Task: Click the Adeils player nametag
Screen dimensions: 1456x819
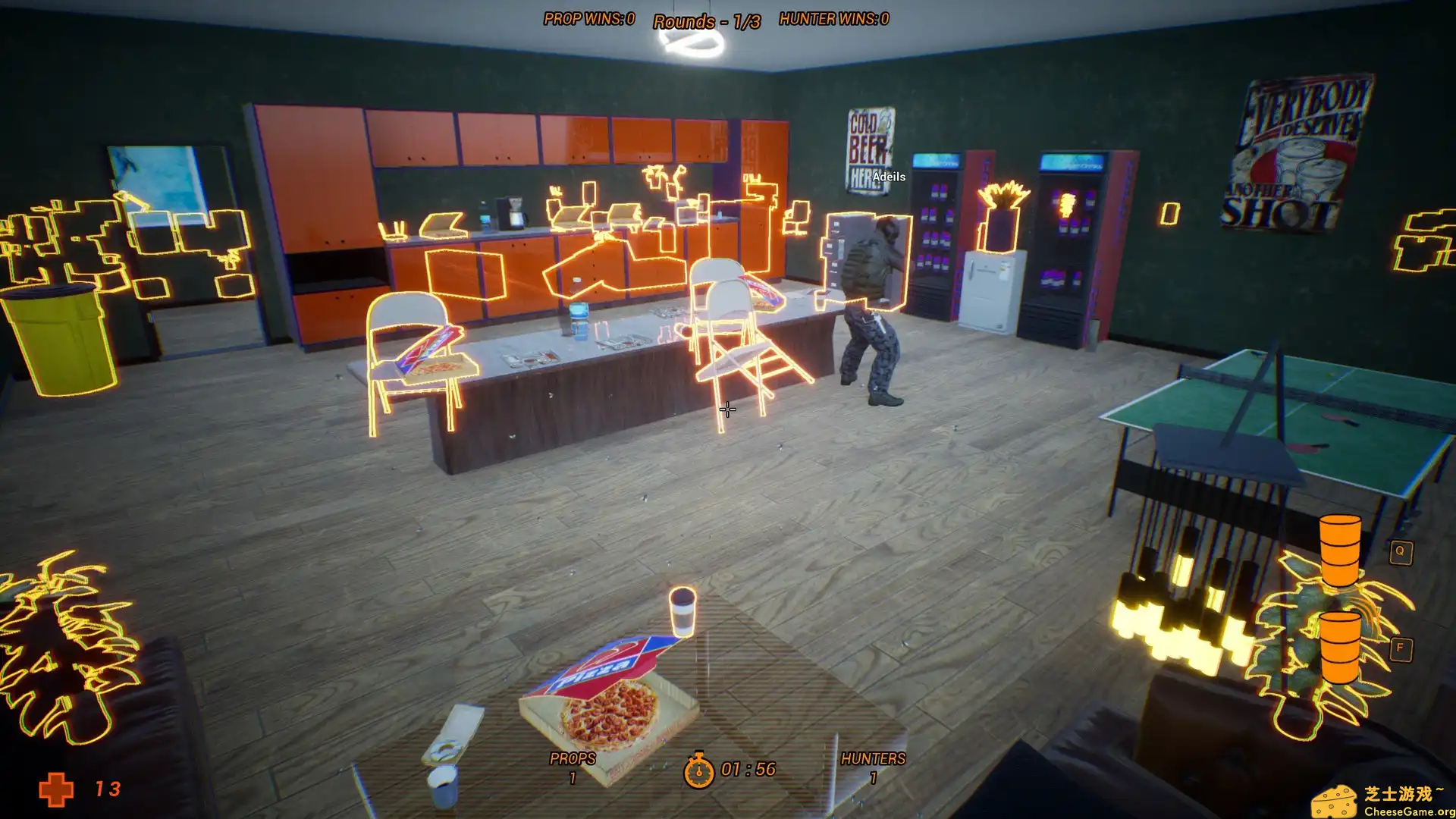Action: pyautogui.click(x=889, y=176)
